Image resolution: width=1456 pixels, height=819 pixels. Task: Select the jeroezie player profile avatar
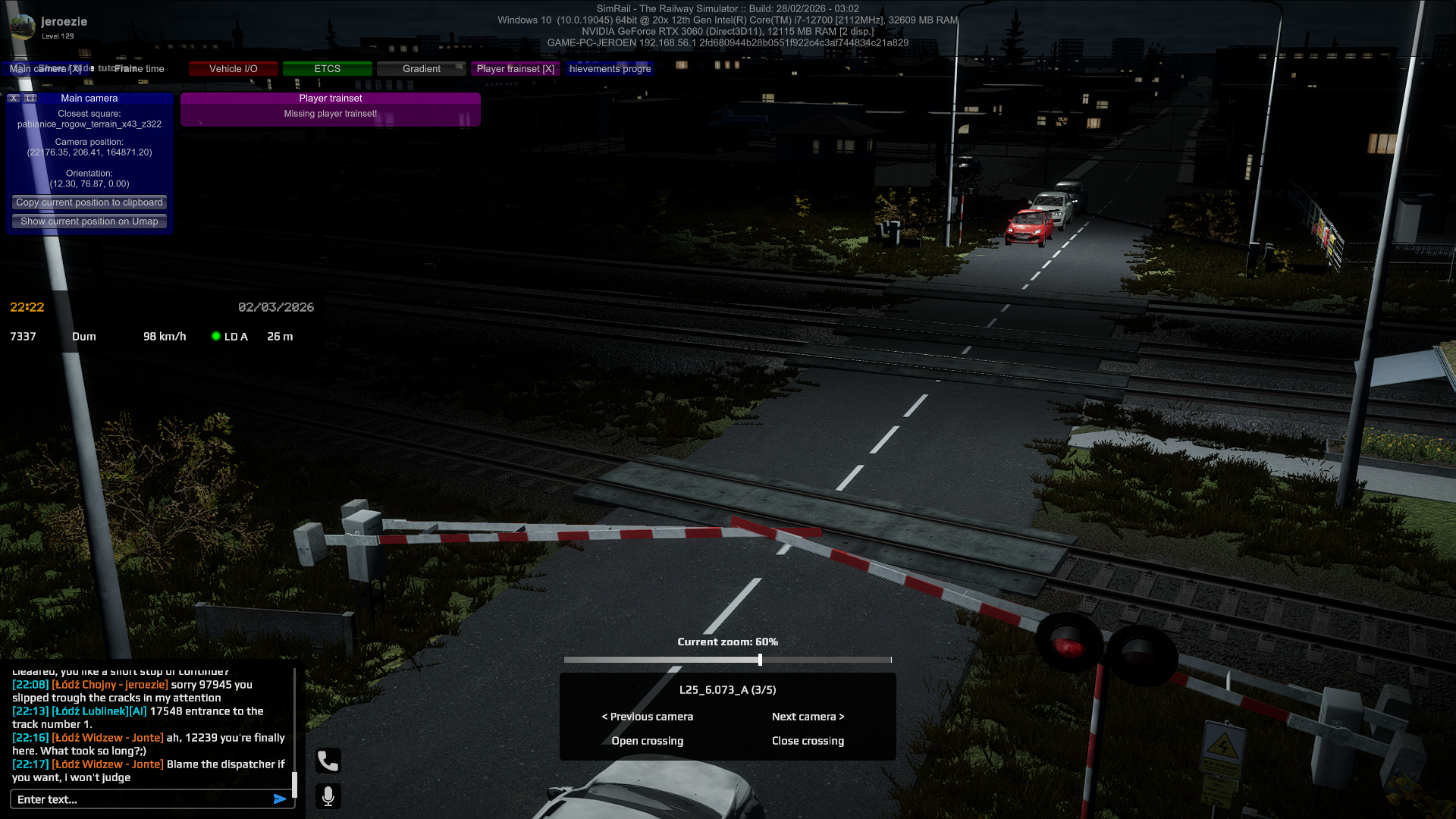point(23,27)
